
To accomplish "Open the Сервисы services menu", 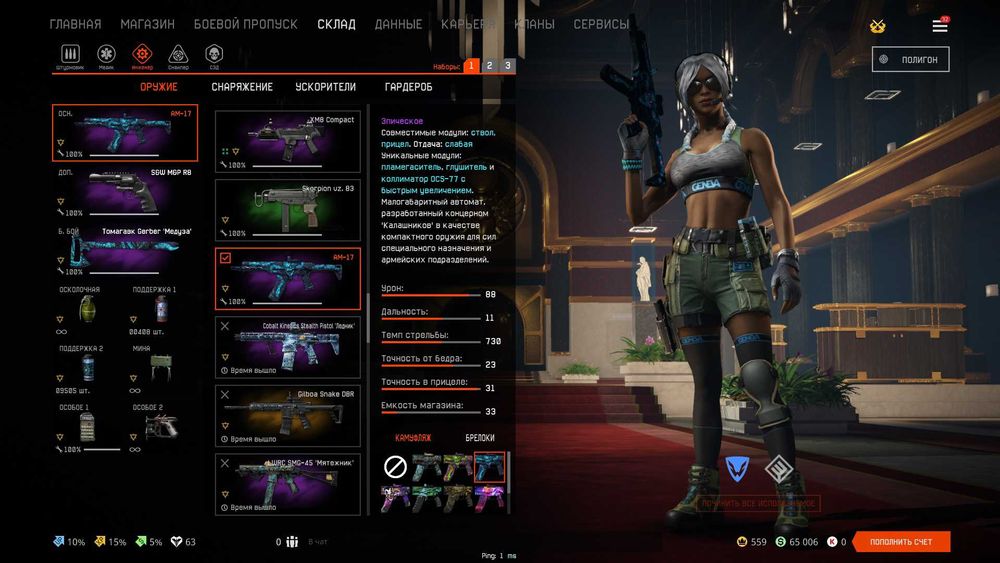I will 601,24.
